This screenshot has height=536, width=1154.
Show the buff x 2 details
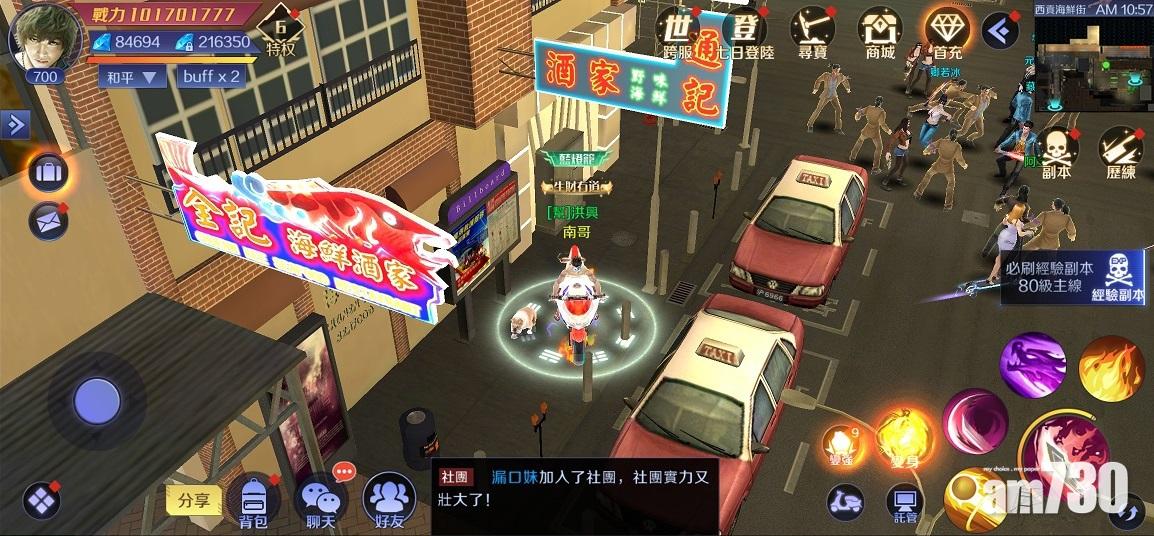click(210, 77)
